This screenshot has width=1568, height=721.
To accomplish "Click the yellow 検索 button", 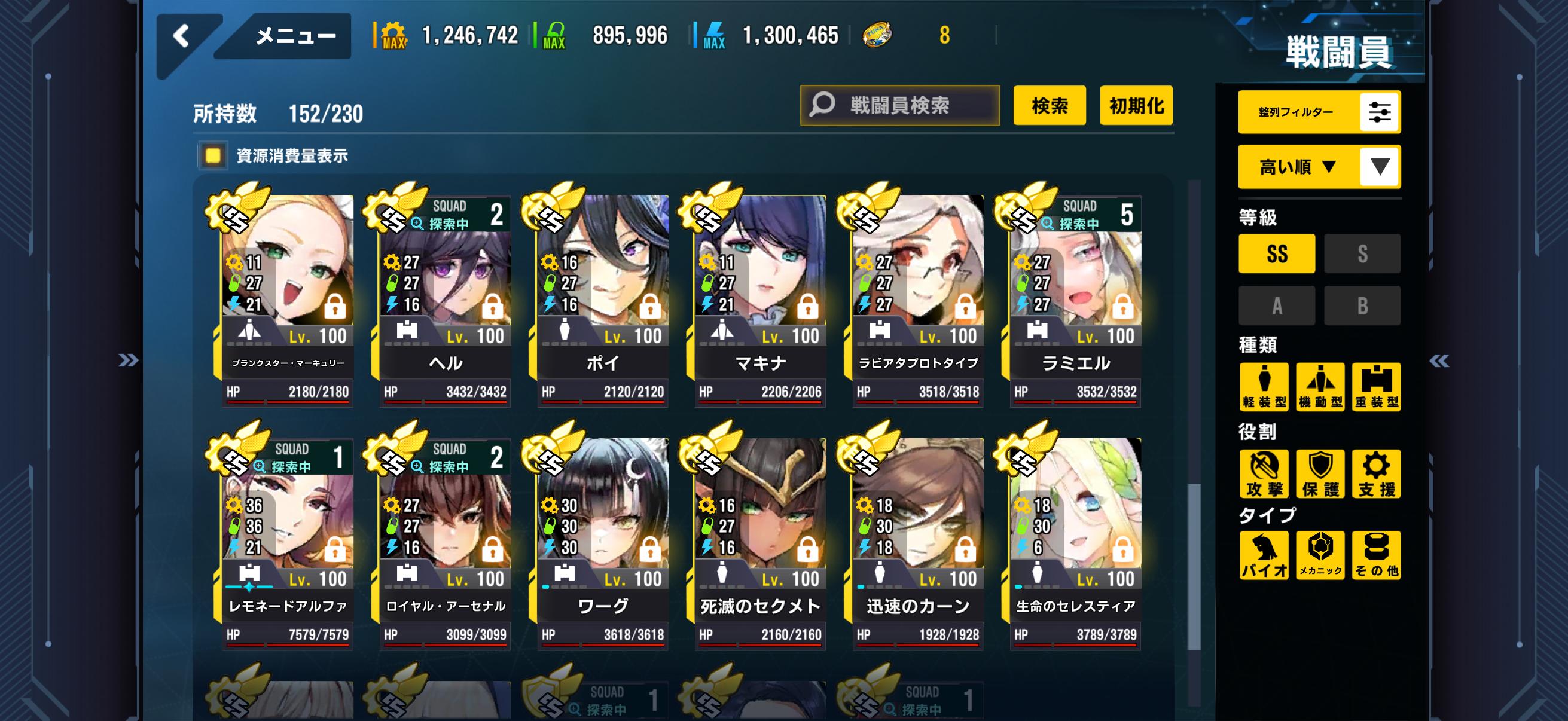I will click(1049, 105).
